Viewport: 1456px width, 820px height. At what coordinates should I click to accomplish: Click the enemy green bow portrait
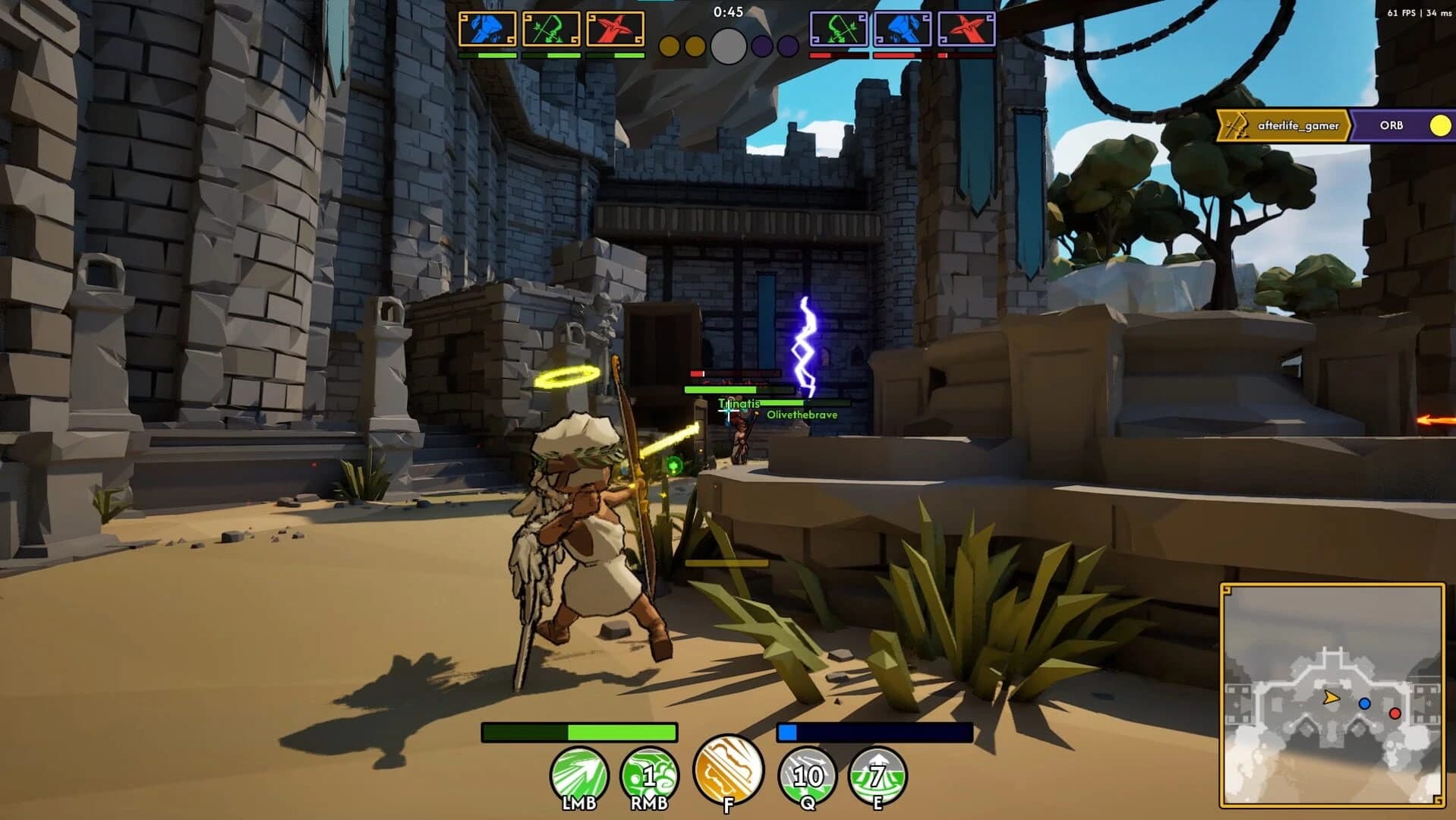click(837, 29)
